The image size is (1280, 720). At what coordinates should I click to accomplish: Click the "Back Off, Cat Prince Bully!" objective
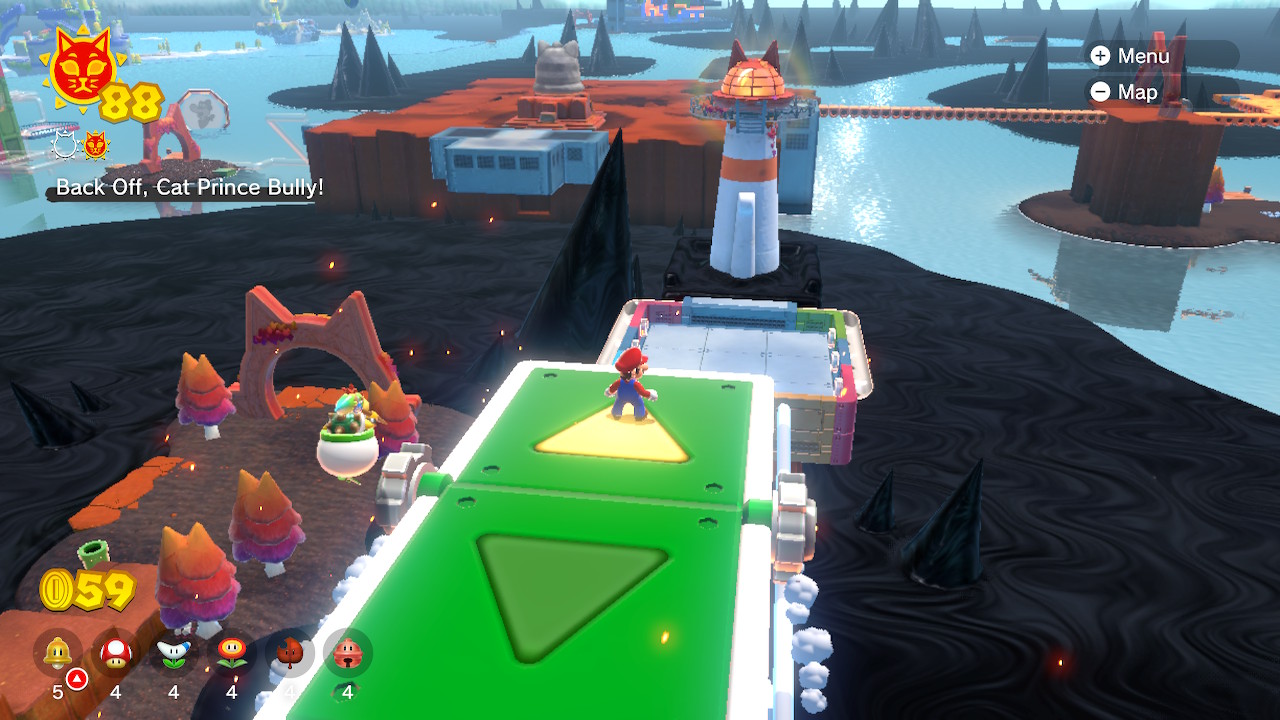(x=189, y=187)
